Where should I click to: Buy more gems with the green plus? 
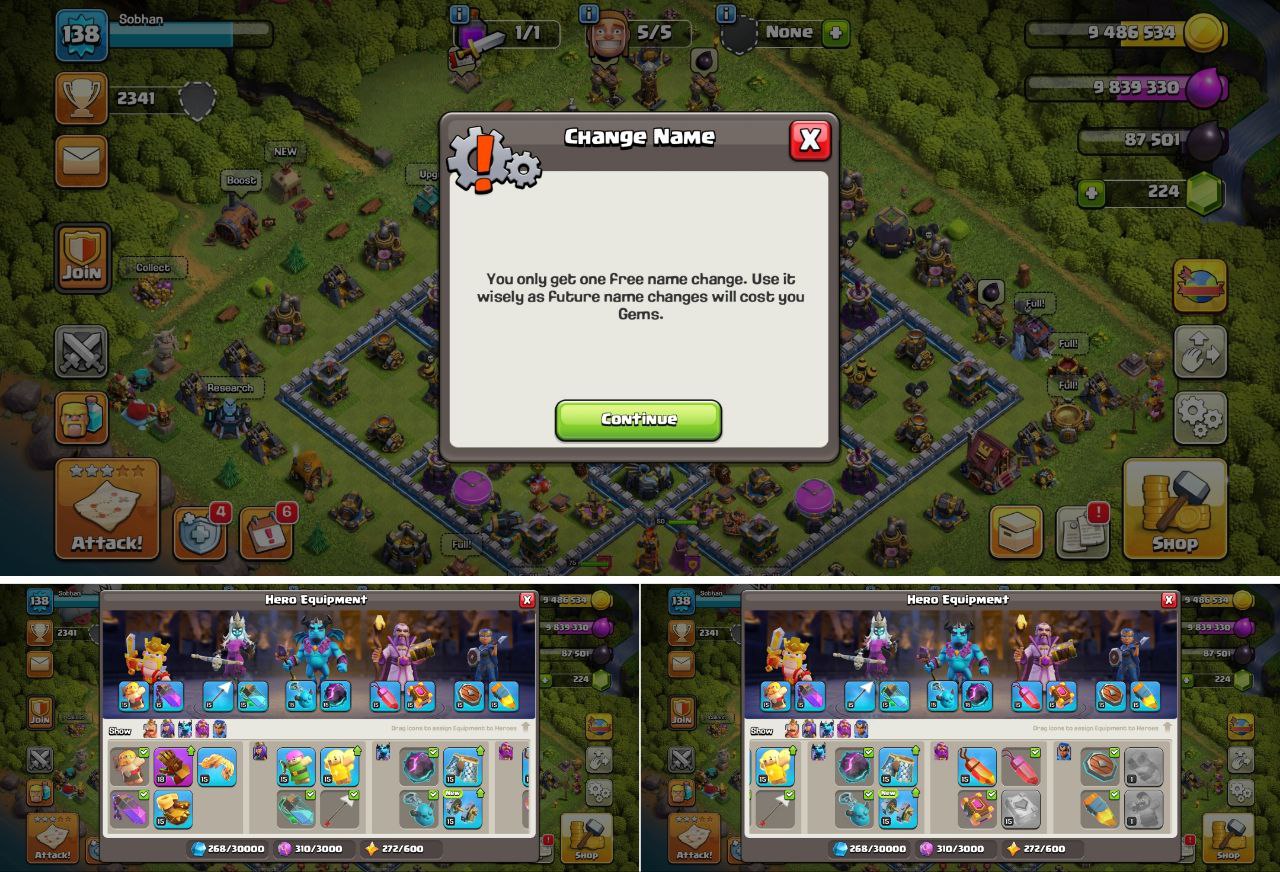click(1092, 192)
